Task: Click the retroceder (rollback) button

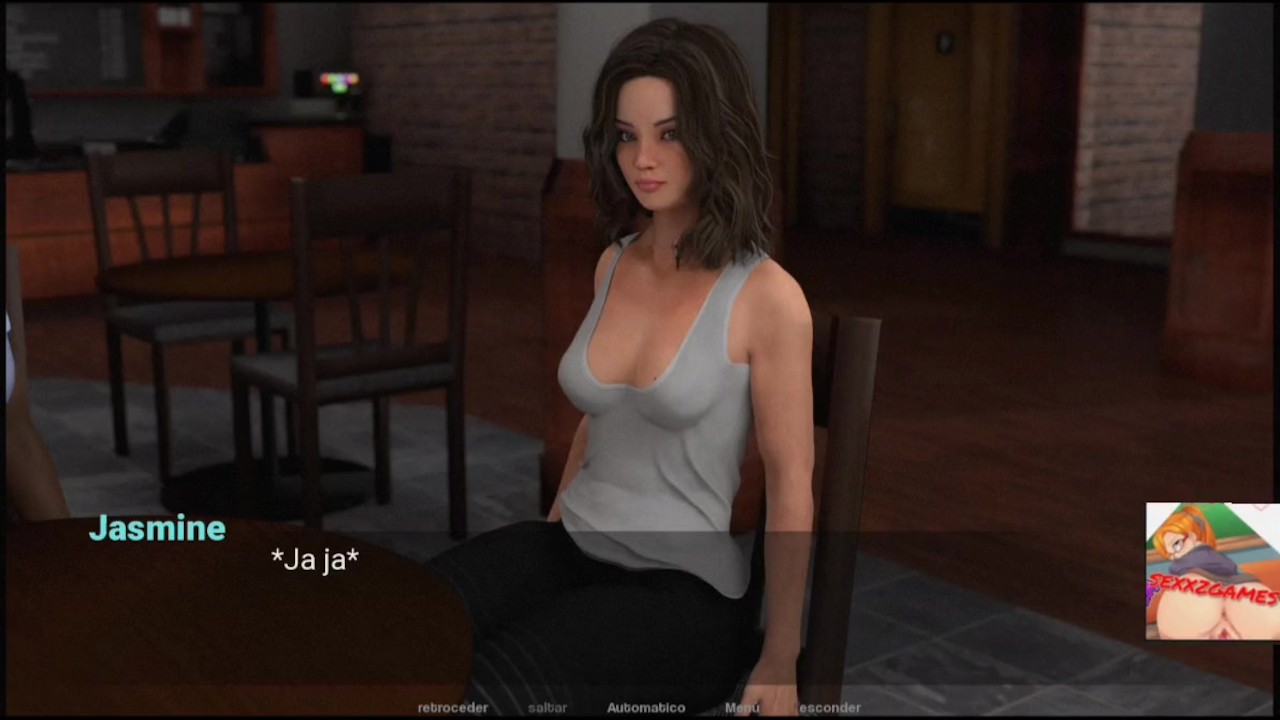Action: pos(453,708)
